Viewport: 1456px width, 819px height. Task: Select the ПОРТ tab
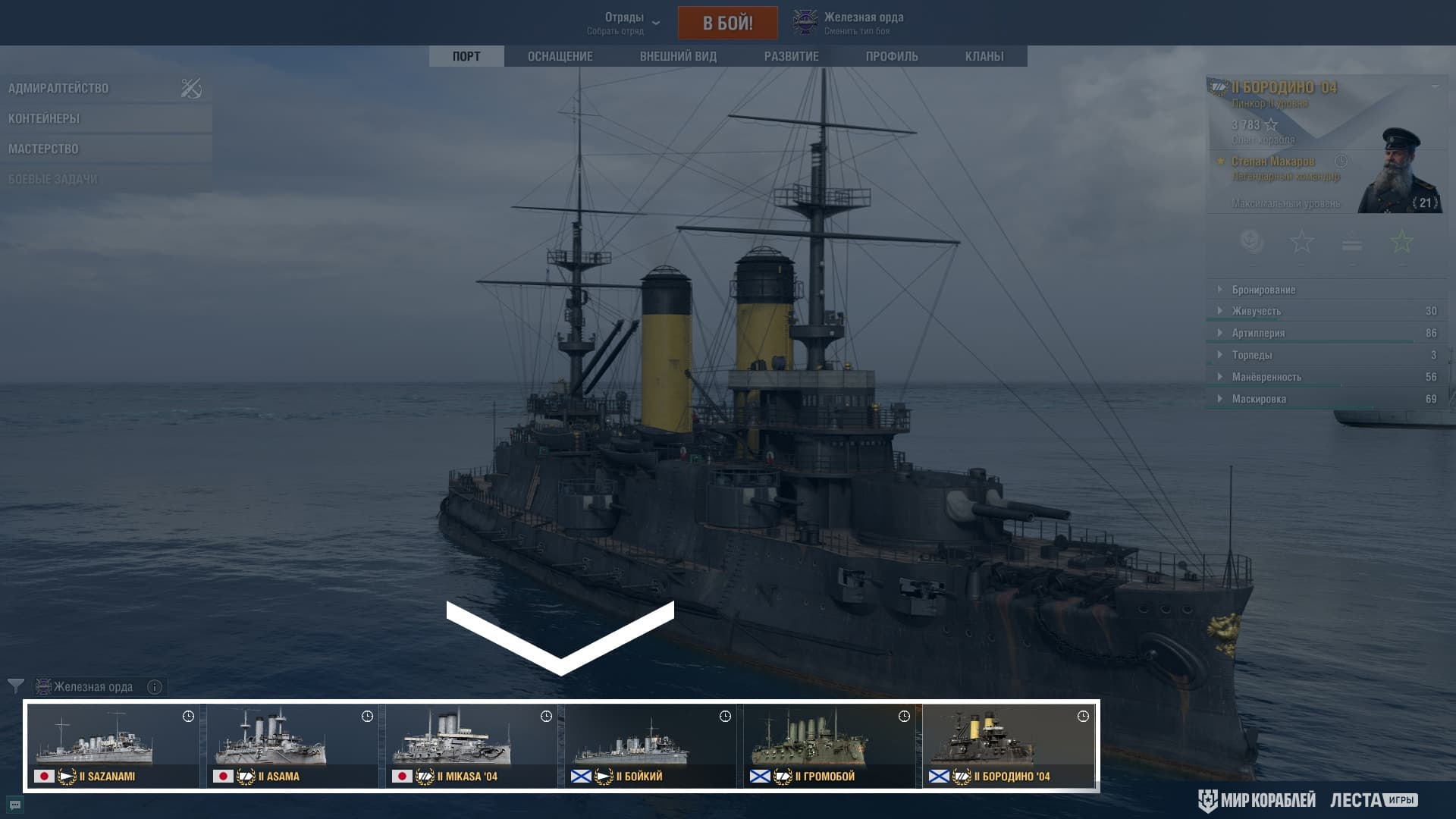[x=466, y=56]
